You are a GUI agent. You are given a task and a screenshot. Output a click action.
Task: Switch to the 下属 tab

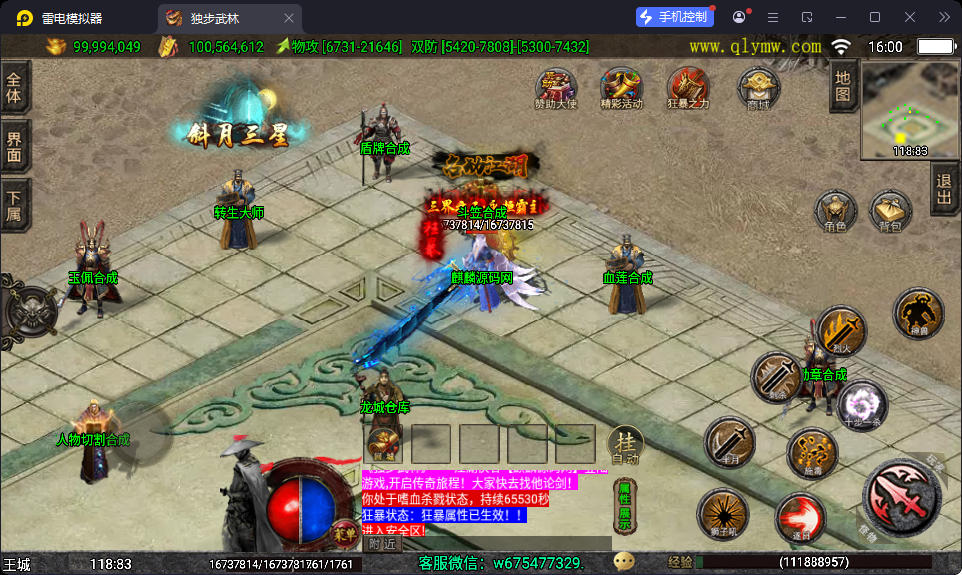click(14, 206)
